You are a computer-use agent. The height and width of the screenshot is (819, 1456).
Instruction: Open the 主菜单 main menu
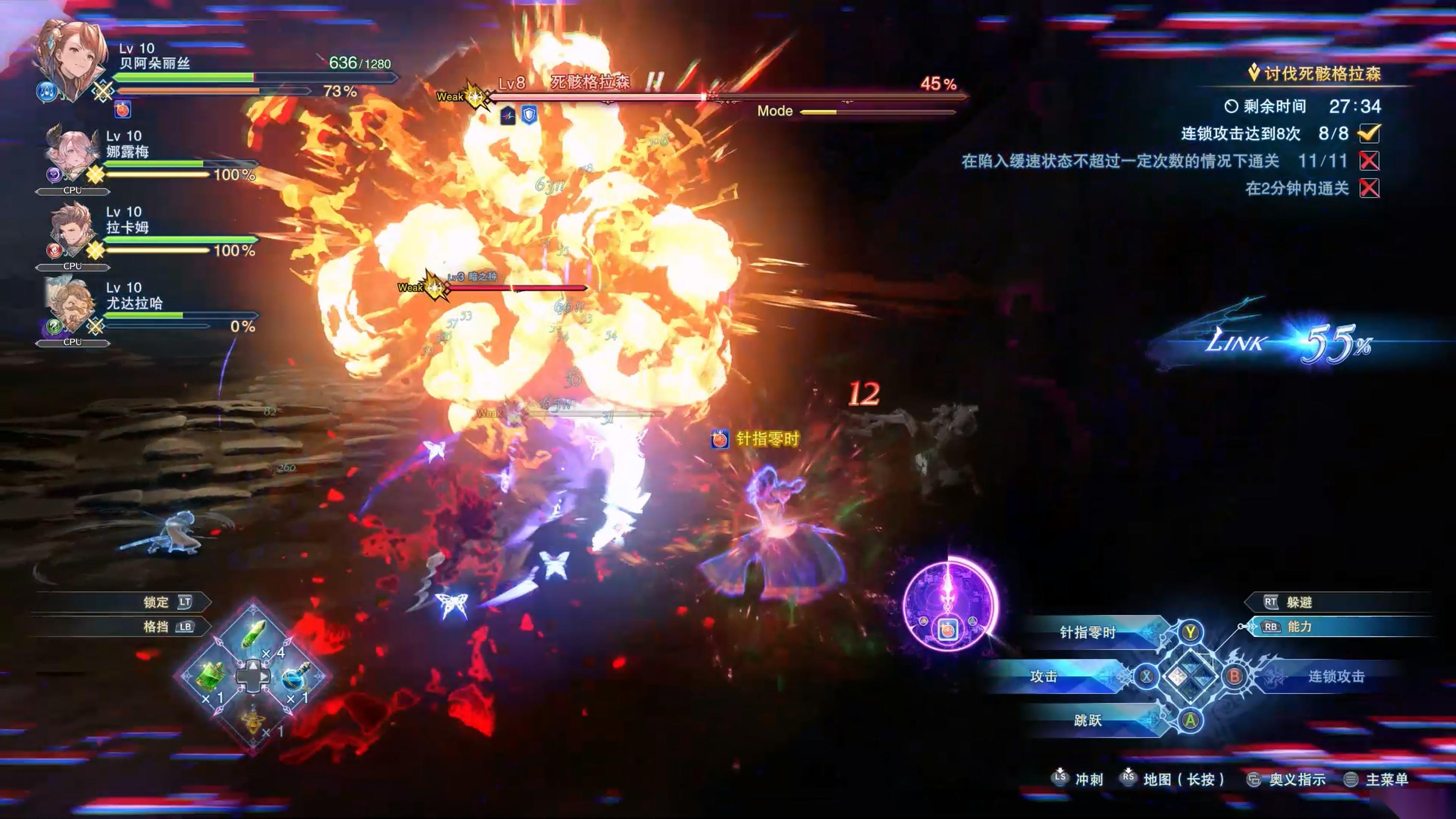[x=1386, y=780]
